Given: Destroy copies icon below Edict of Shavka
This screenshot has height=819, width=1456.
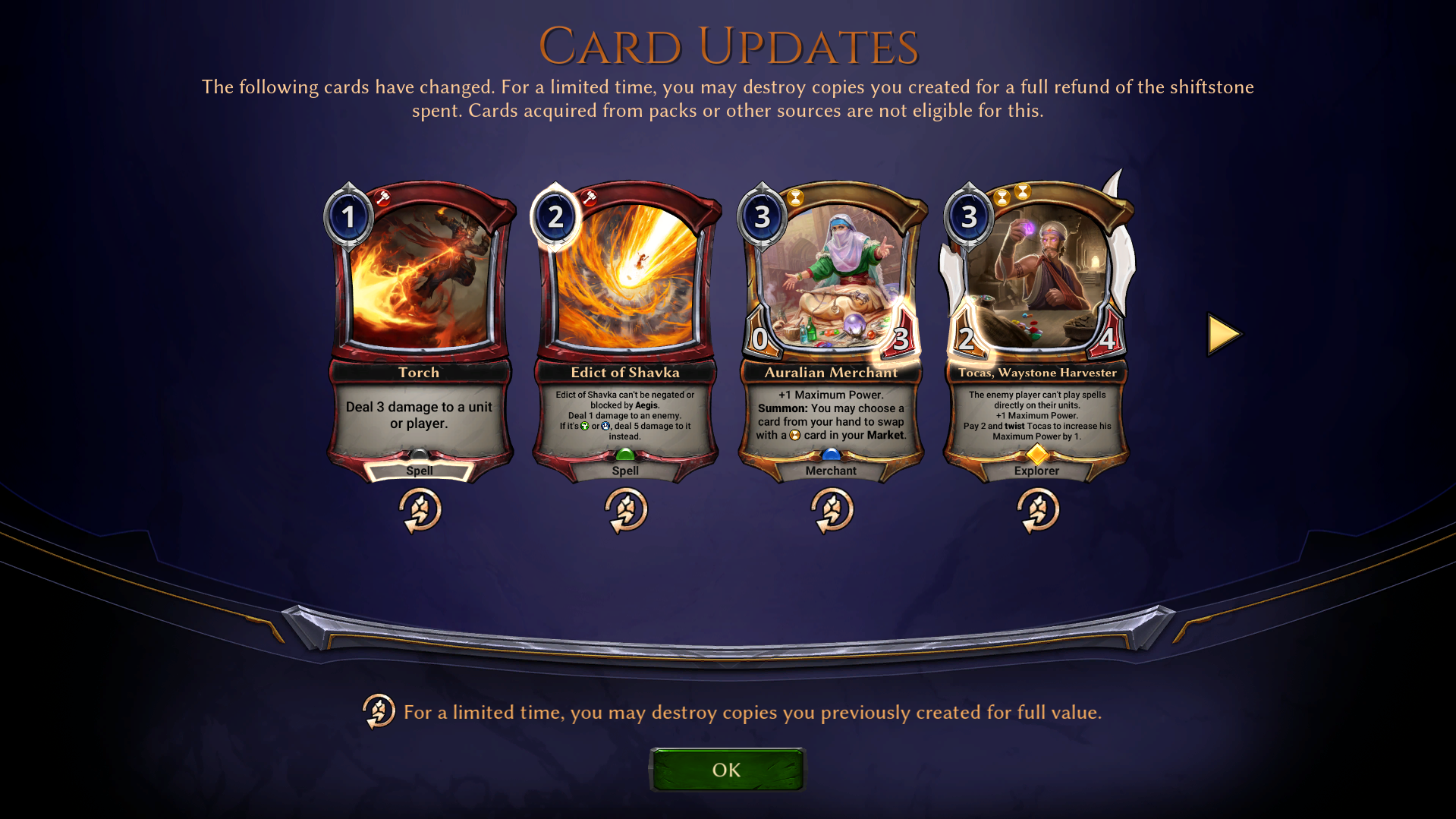Looking at the screenshot, I should coord(625,509).
